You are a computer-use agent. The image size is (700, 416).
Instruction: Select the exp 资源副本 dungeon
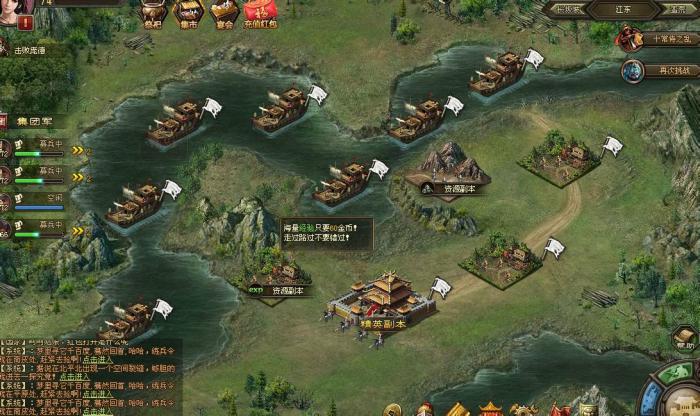tap(277, 275)
